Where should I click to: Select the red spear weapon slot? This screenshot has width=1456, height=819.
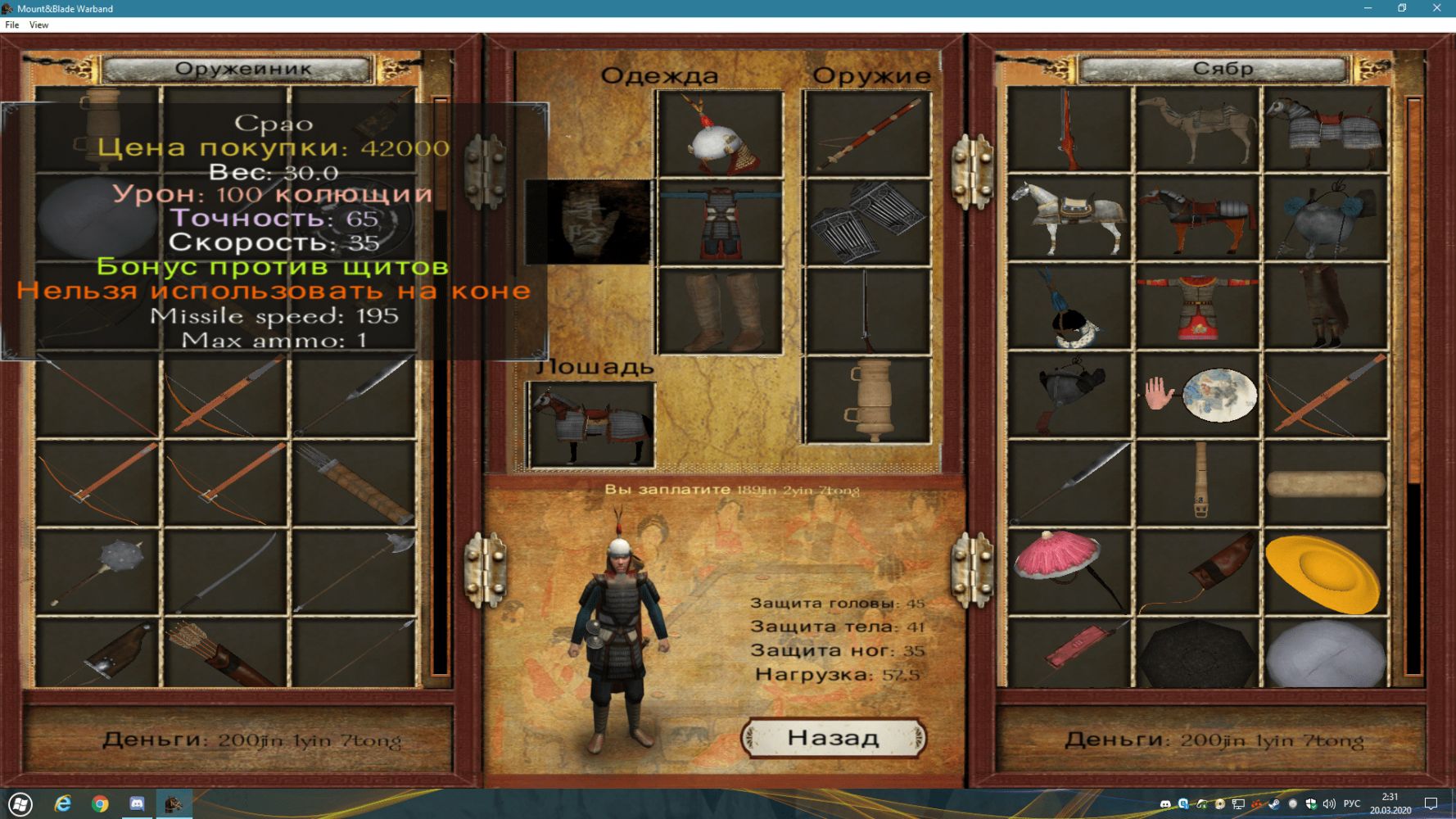coord(867,134)
